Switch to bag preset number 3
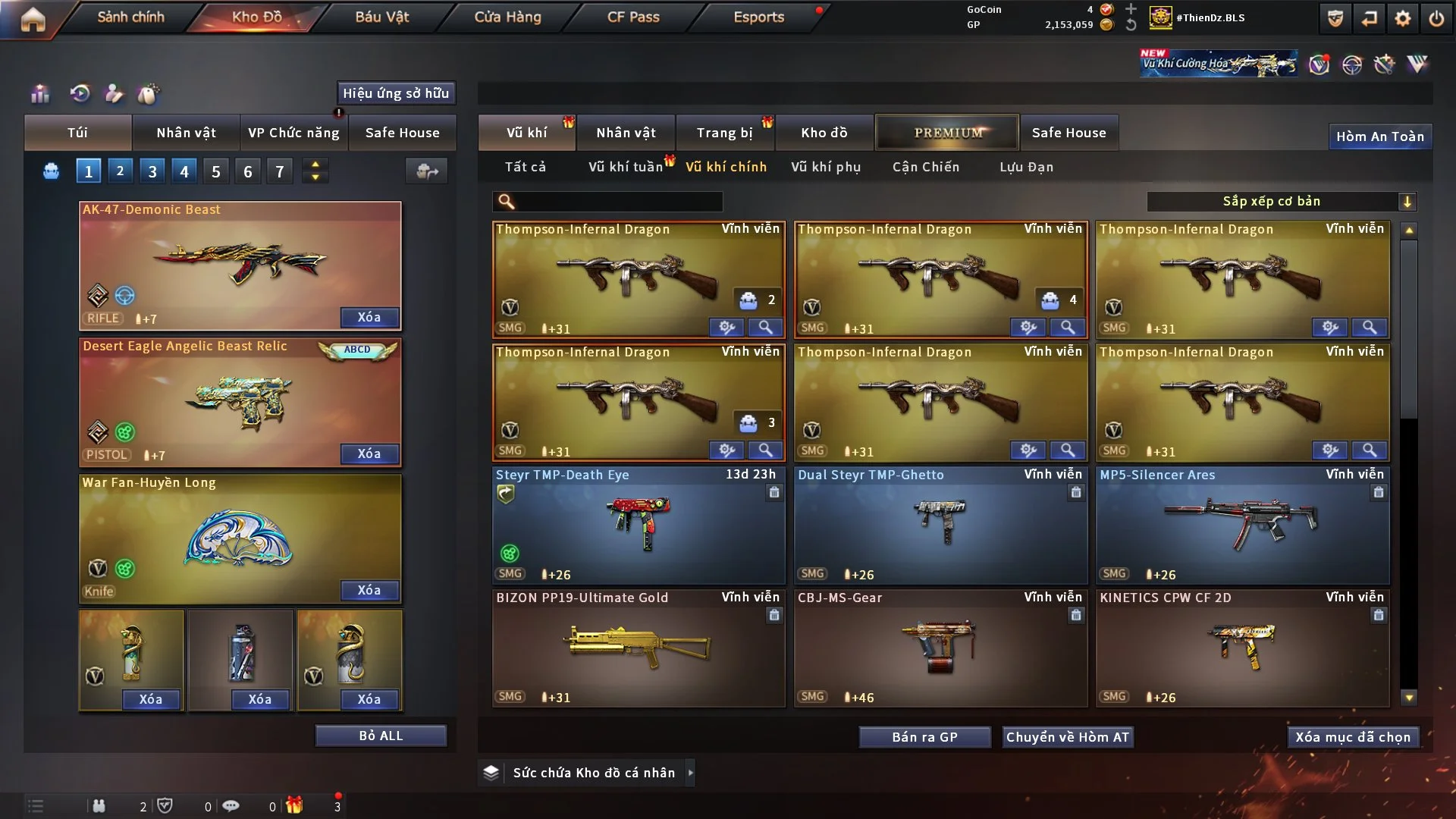 (152, 171)
